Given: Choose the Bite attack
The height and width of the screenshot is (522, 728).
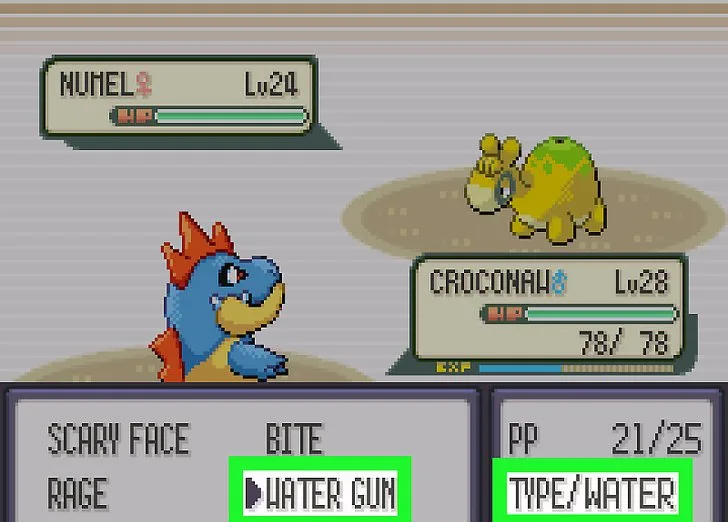Looking at the screenshot, I should point(293,439).
